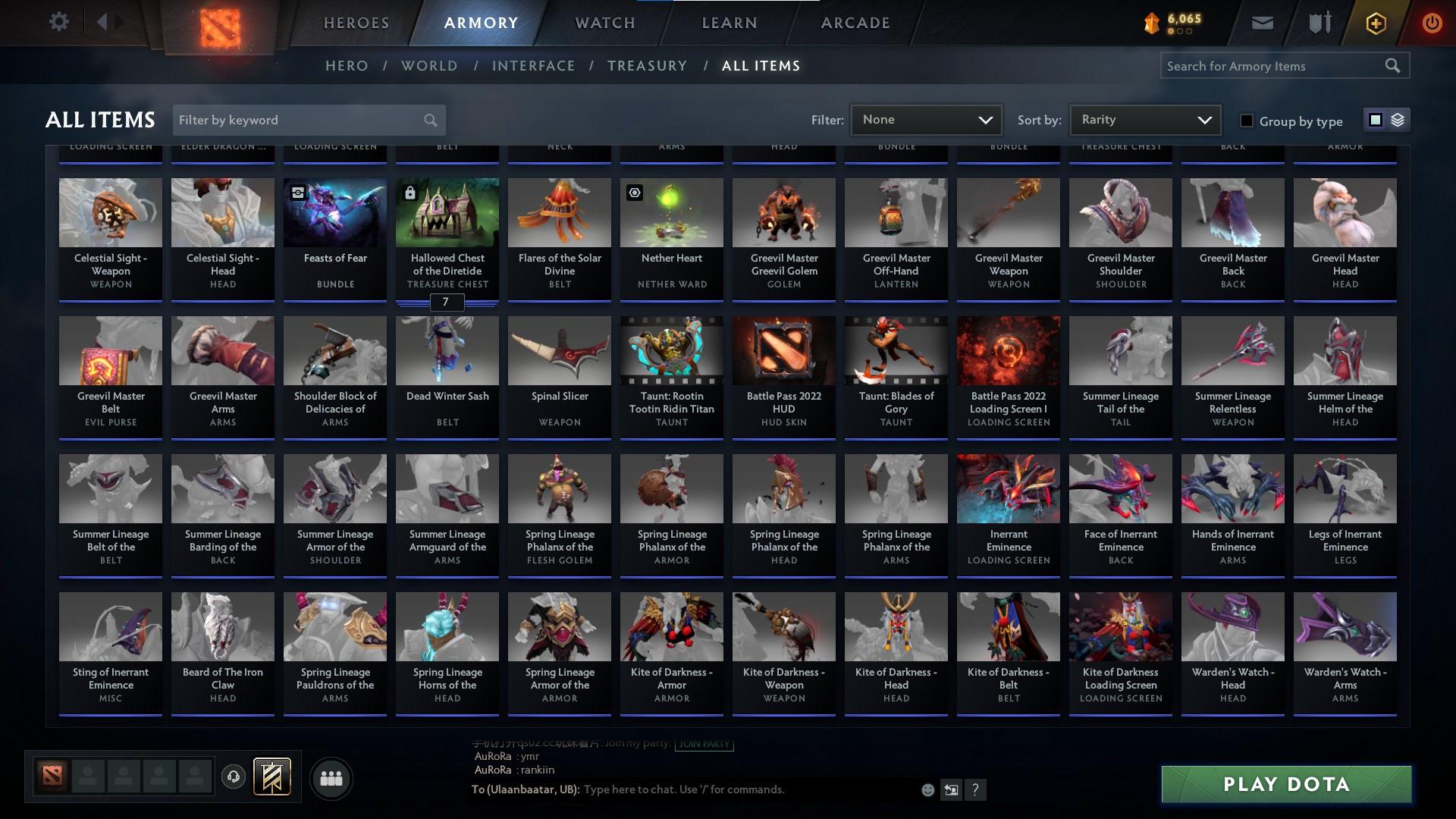Open the settings gear icon
Image resolution: width=1456 pixels, height=819 pixels.
coord(59,22)
